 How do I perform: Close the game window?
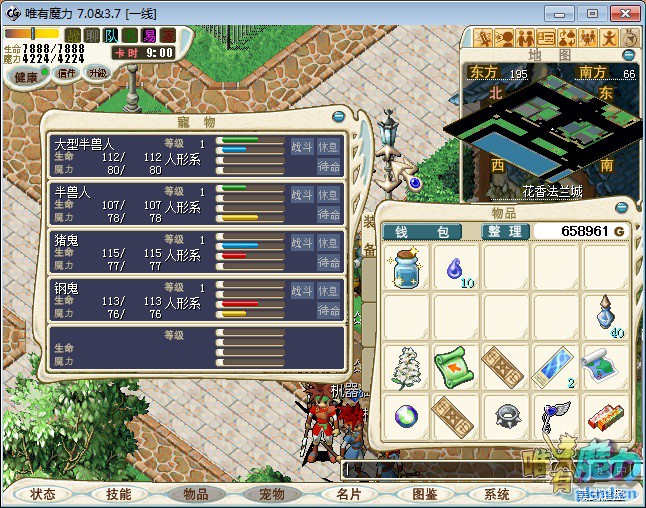(620, 13)
